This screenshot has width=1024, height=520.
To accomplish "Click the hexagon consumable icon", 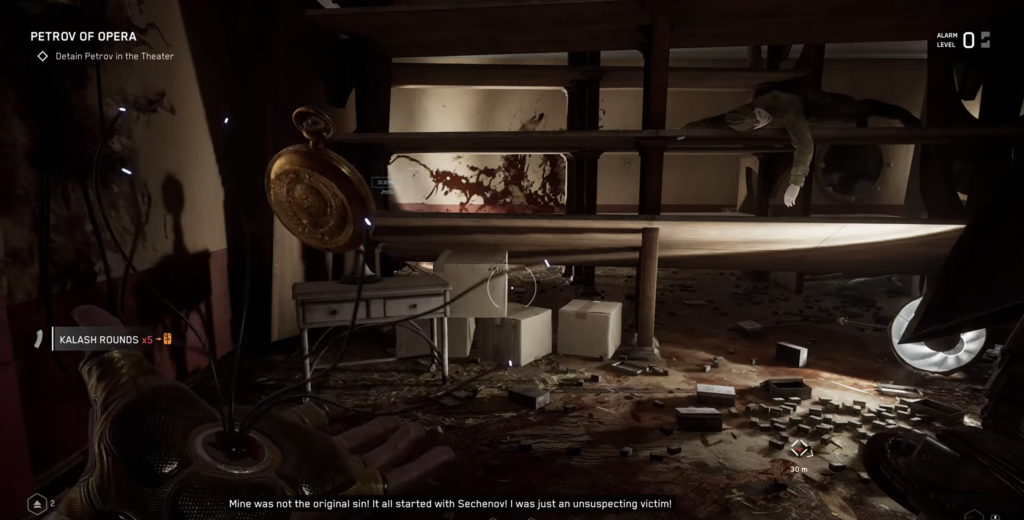I will point(37,504).
